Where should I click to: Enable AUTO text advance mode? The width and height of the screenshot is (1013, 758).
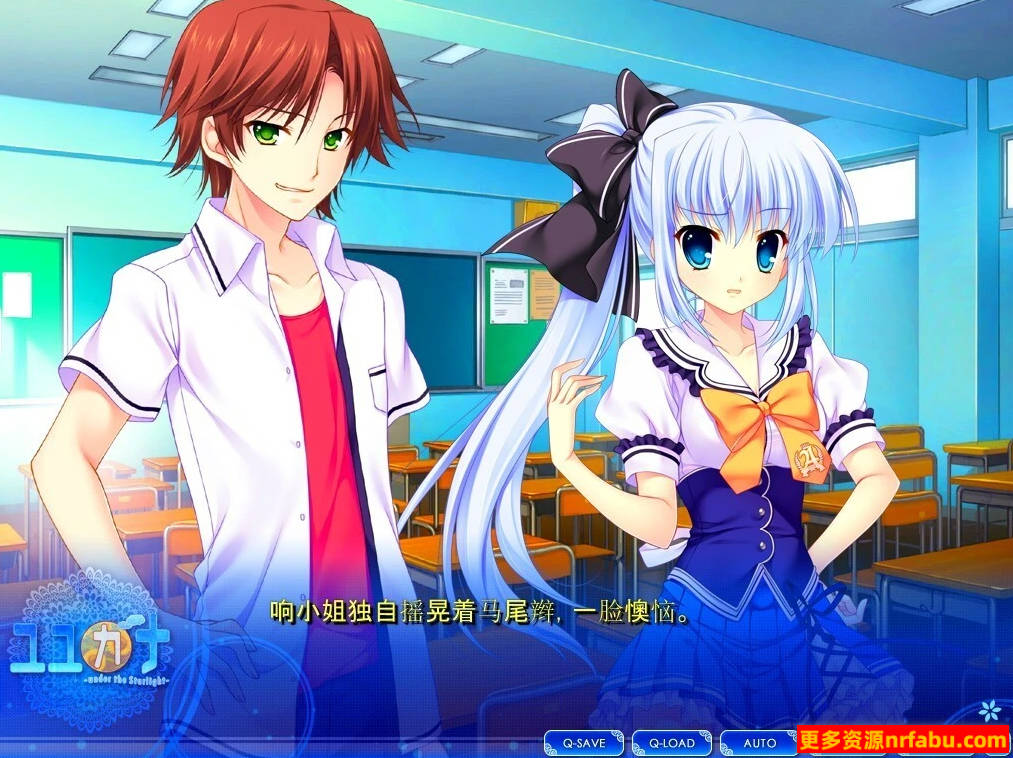point(759,743)
